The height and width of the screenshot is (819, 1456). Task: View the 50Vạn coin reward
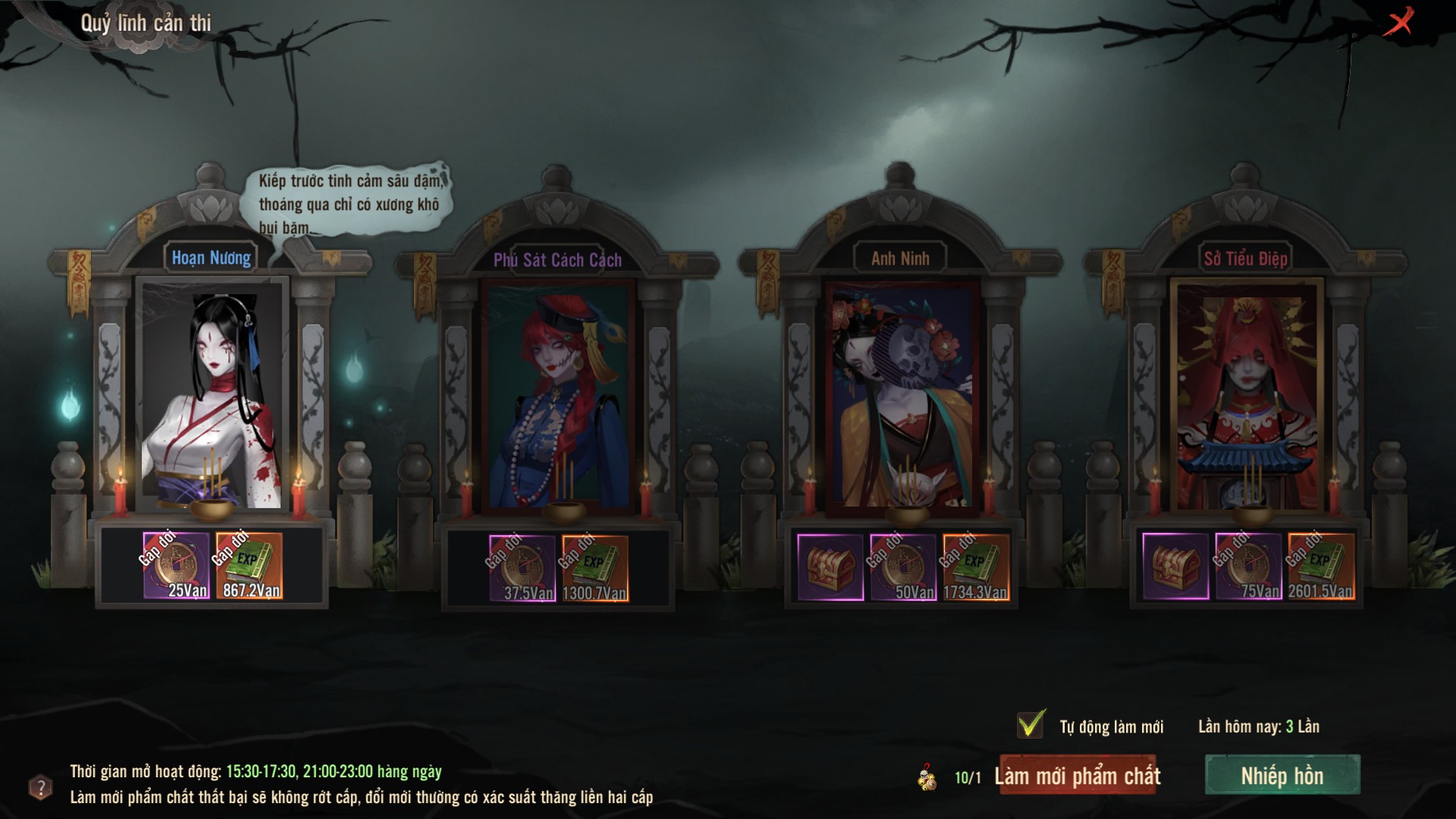point(903,567)
